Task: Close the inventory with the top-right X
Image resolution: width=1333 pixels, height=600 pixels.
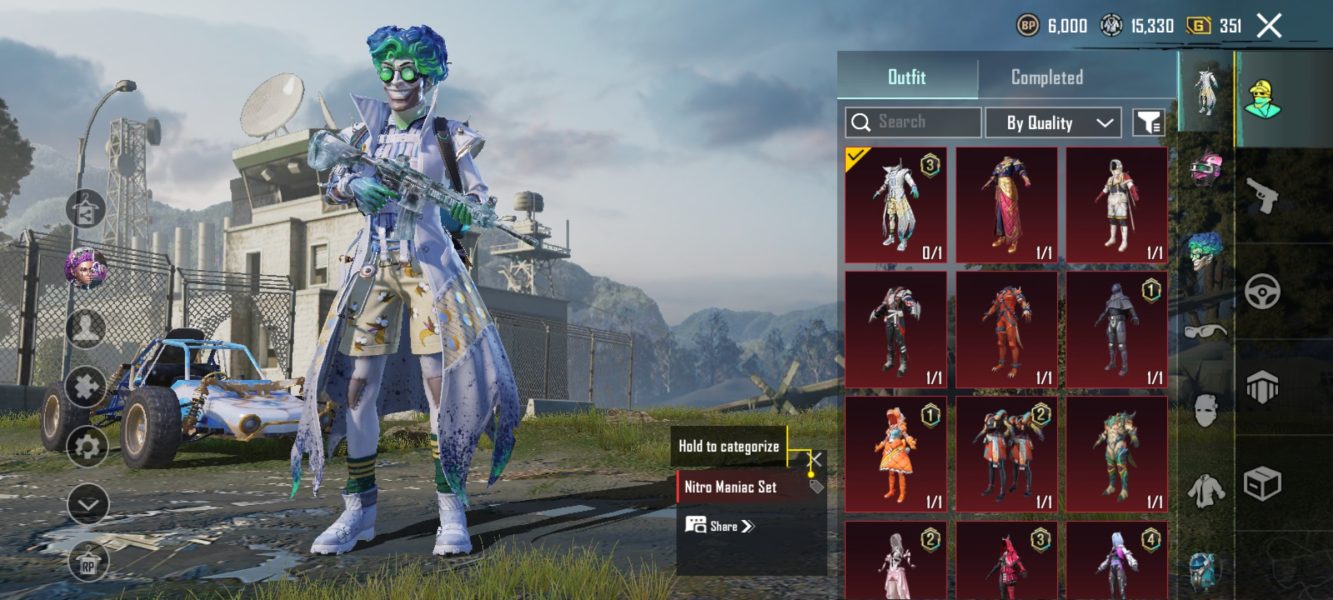Action: pos(1268,26)
